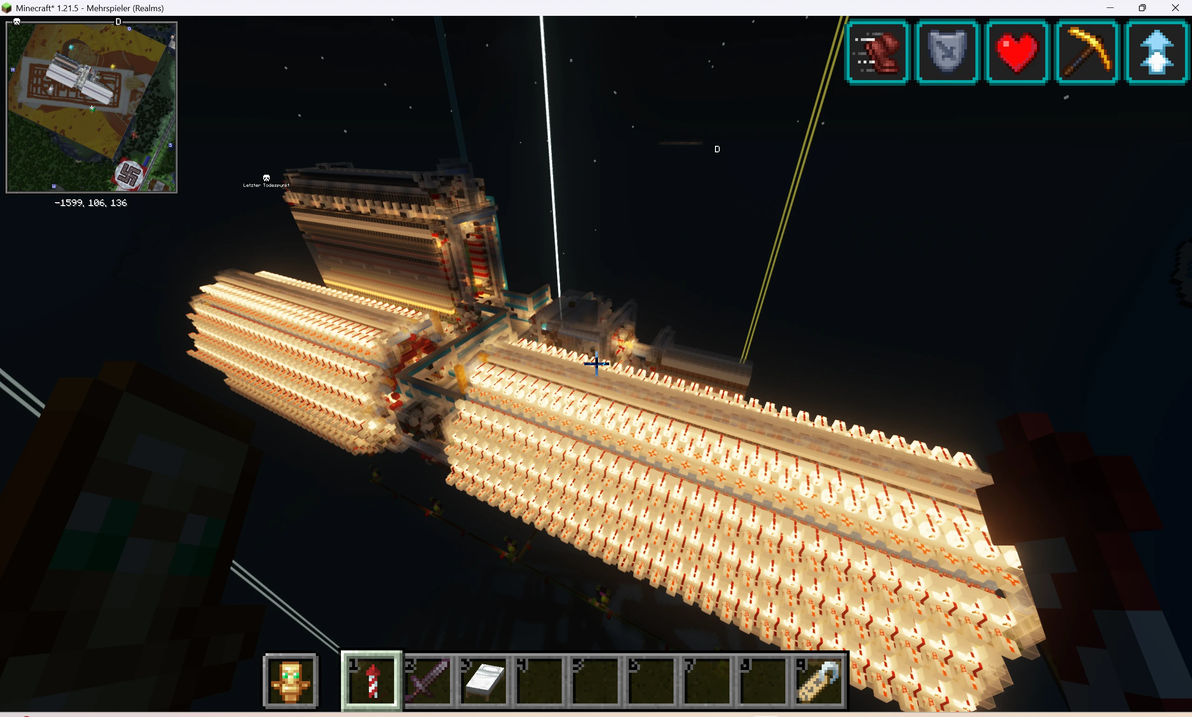1192x717 pixels.
Task: Select the white bed hotbar slot
Action: point(484,681)
